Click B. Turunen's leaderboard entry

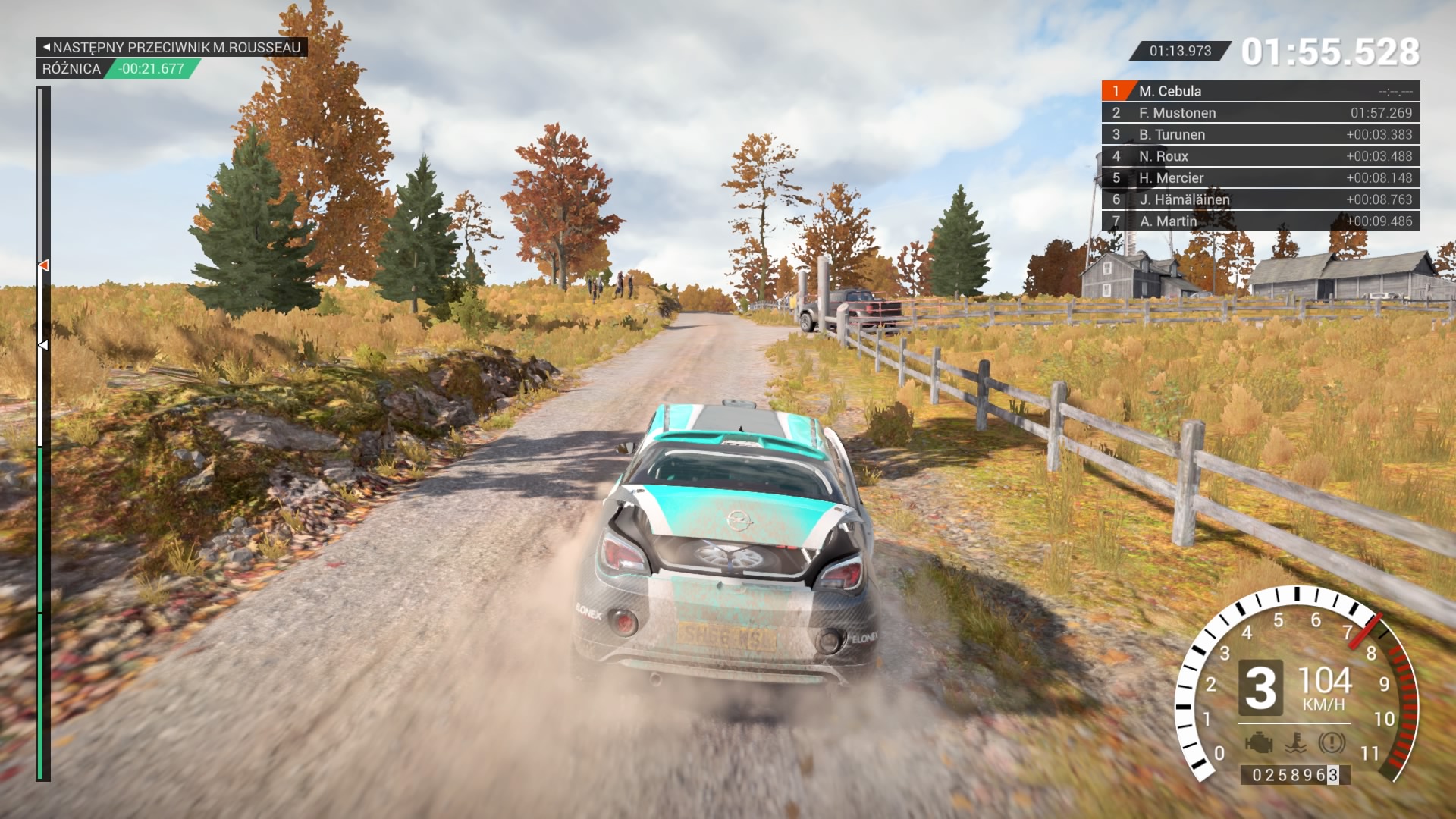click(1260, 135)
